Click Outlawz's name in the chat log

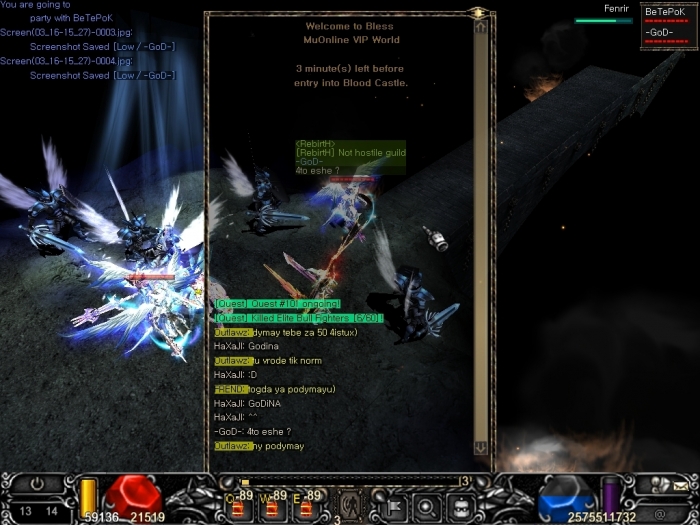click(232, 332)
